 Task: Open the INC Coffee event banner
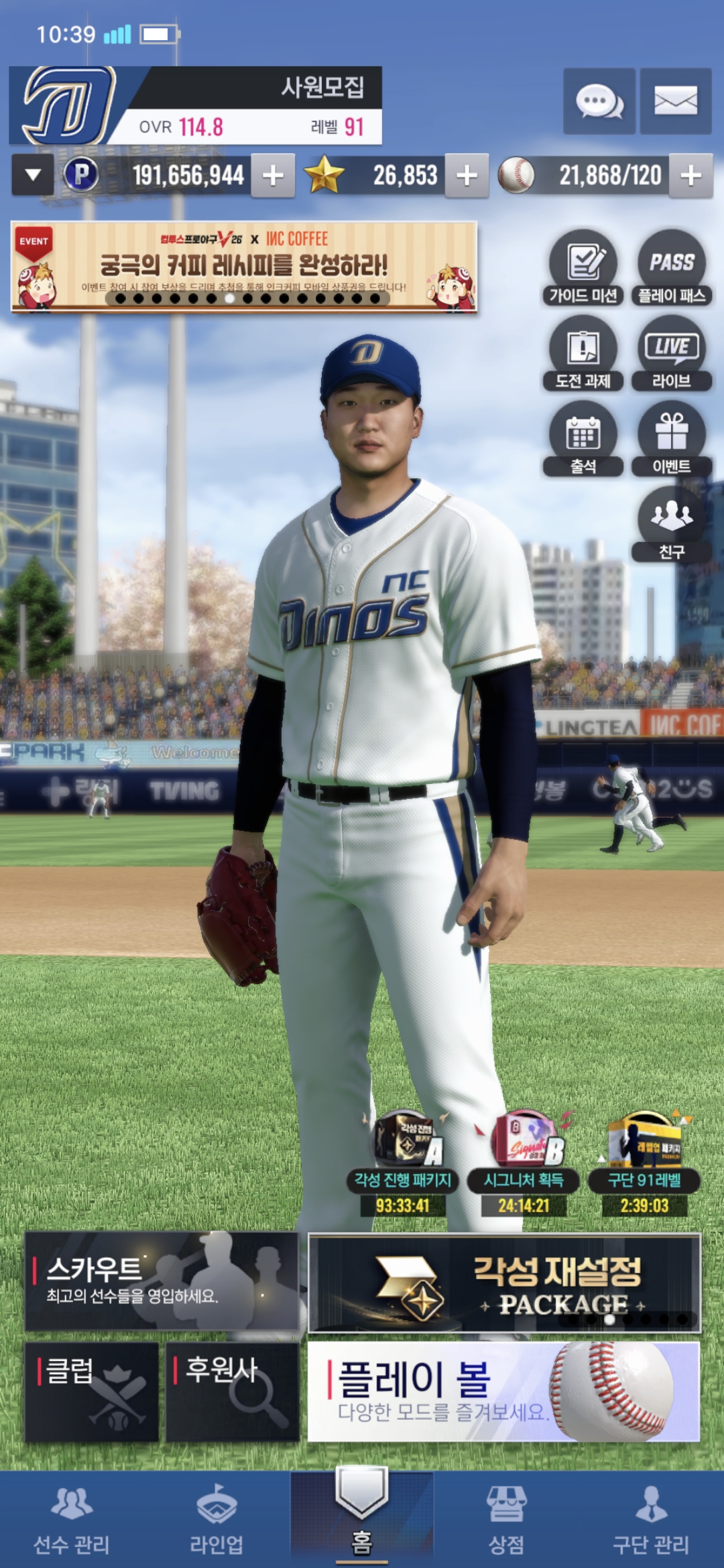(x=244, y=267)
